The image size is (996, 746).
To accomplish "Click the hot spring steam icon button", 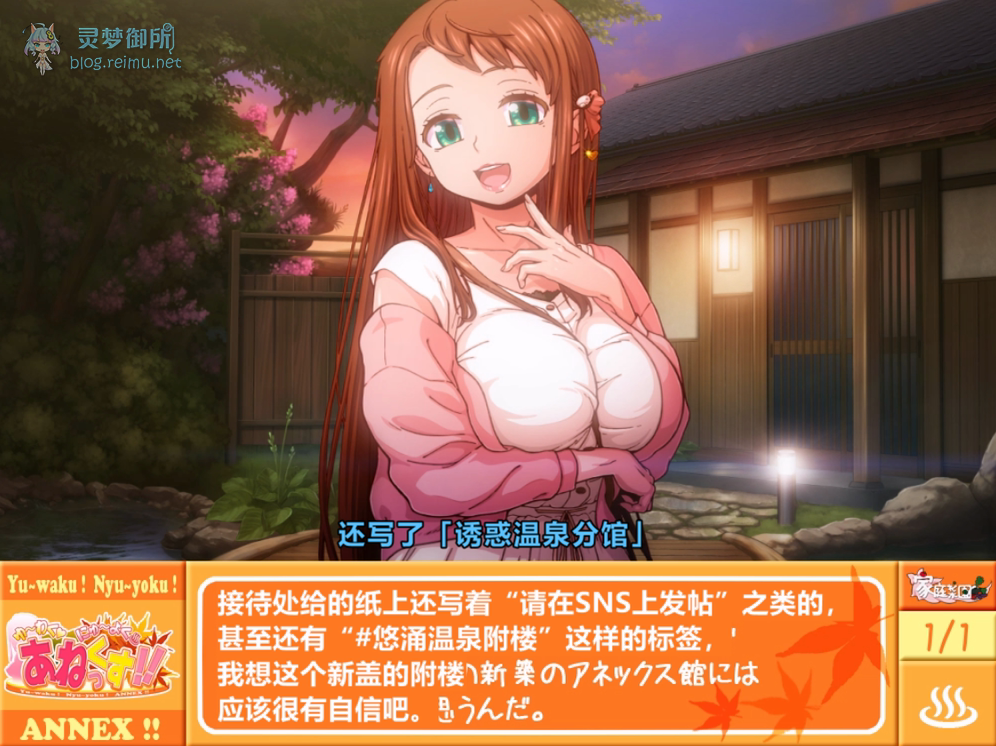I will (946, 705).
